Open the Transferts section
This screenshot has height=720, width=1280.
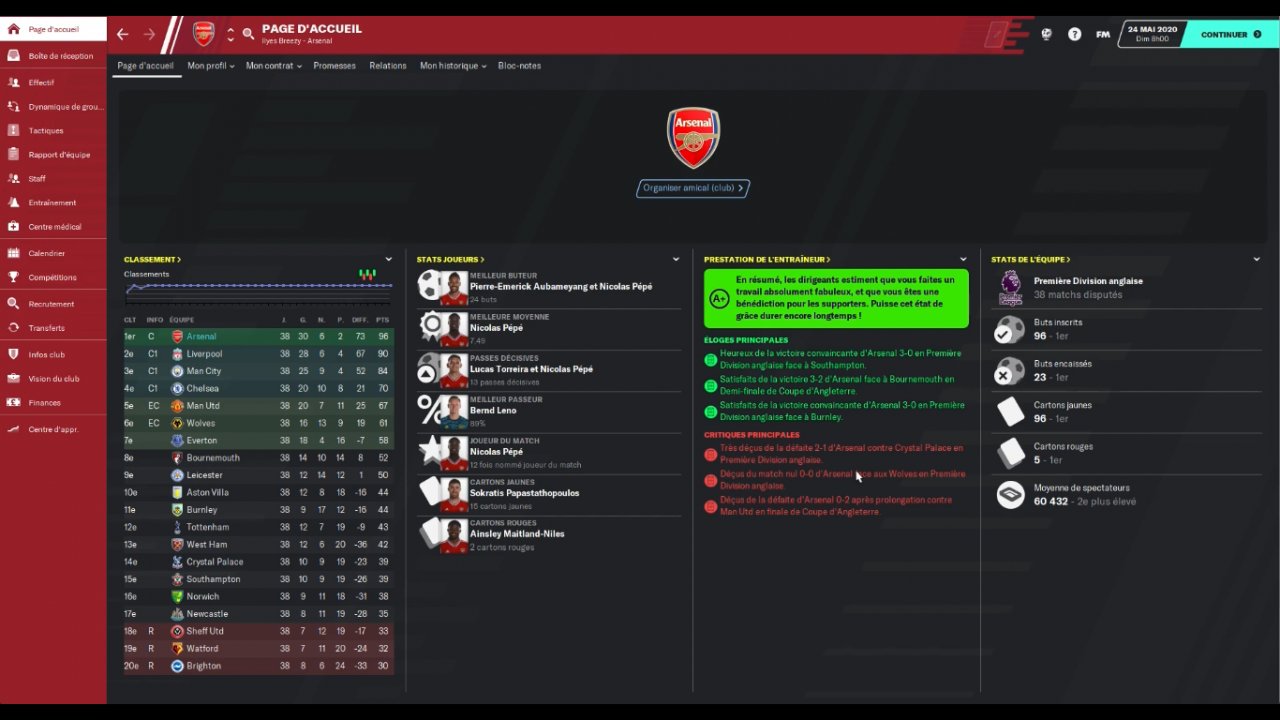[46, 328]
